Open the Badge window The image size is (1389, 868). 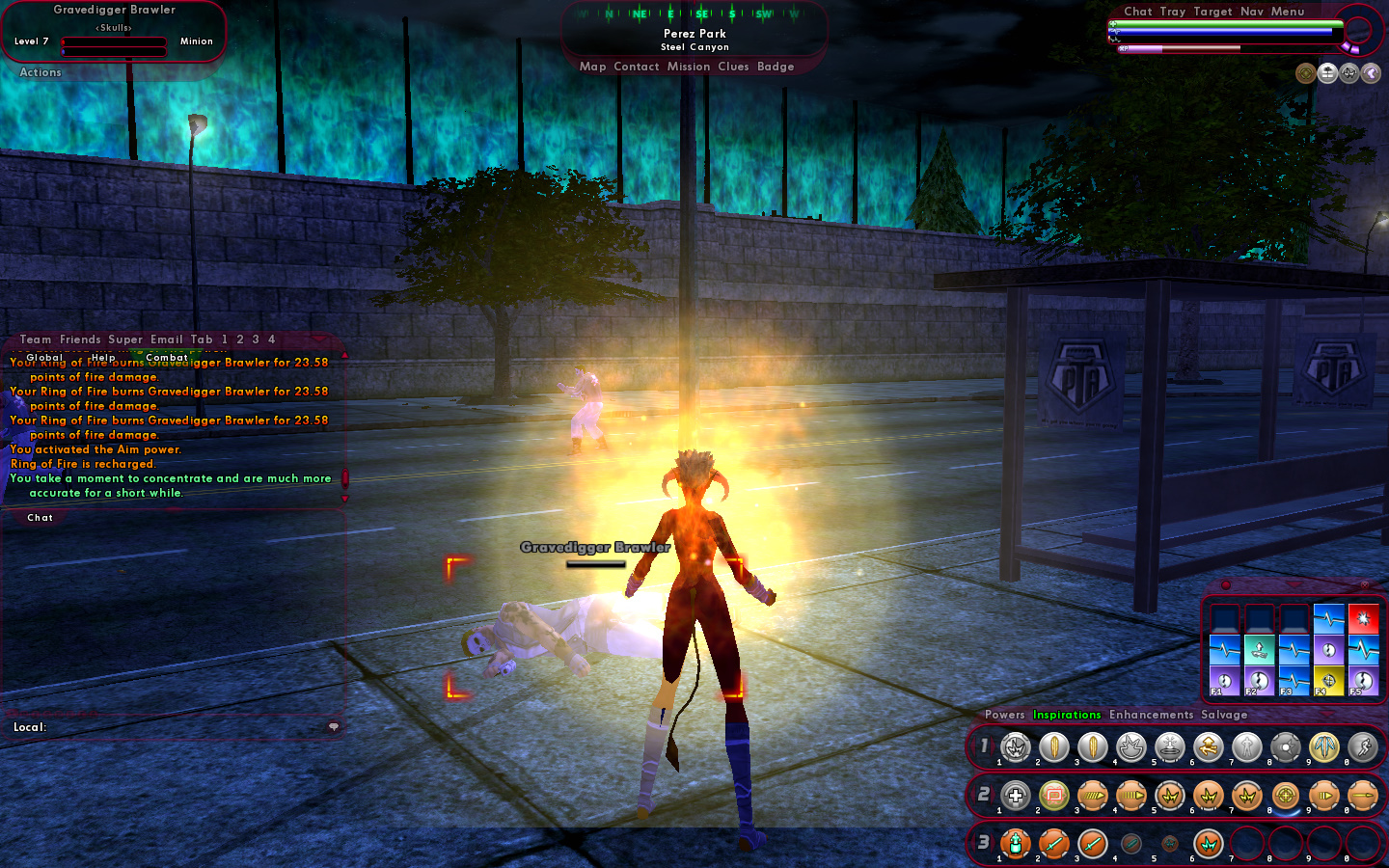[x=776, y=67]
